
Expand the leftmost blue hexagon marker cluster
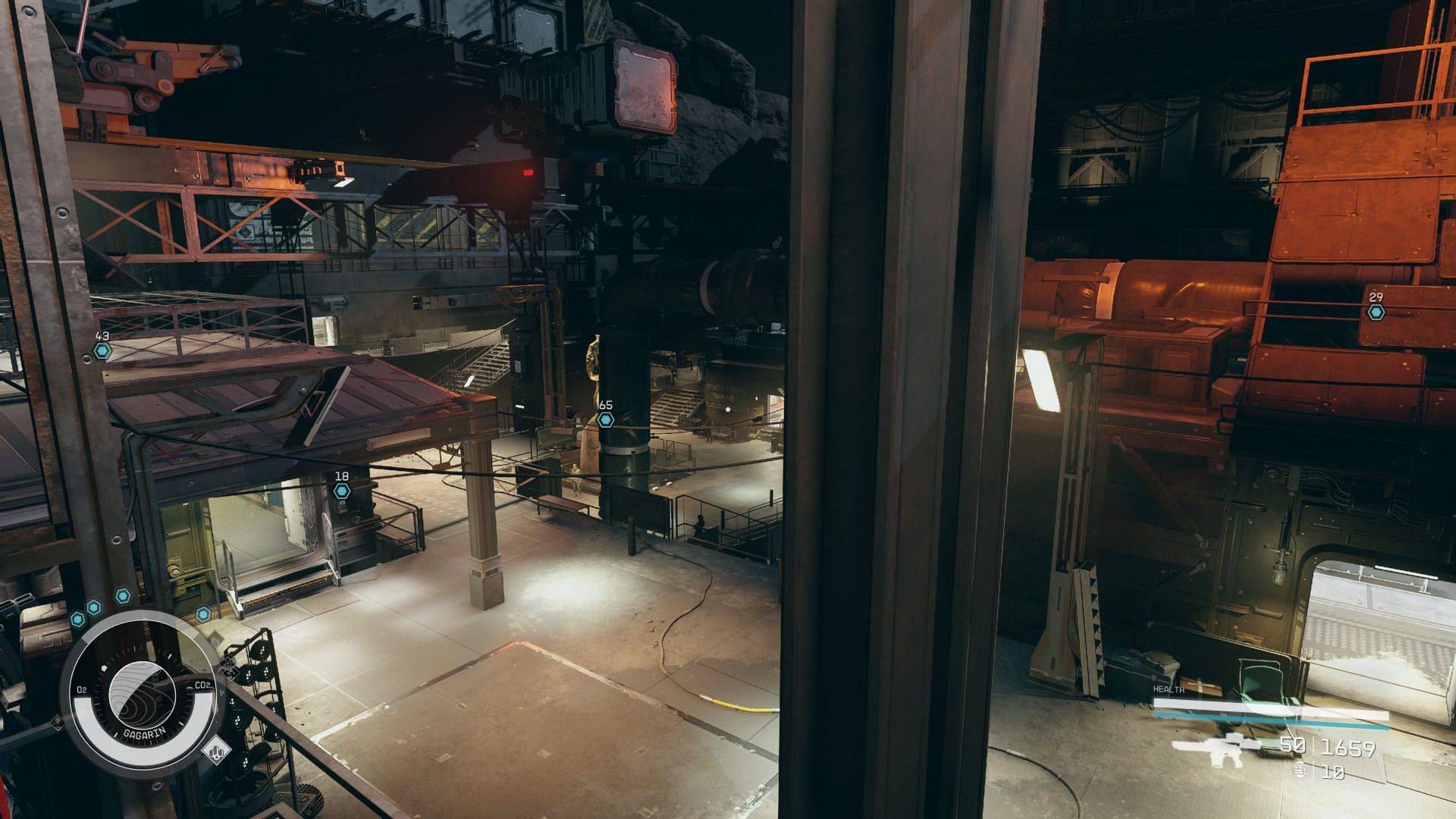tap(77, 619)
